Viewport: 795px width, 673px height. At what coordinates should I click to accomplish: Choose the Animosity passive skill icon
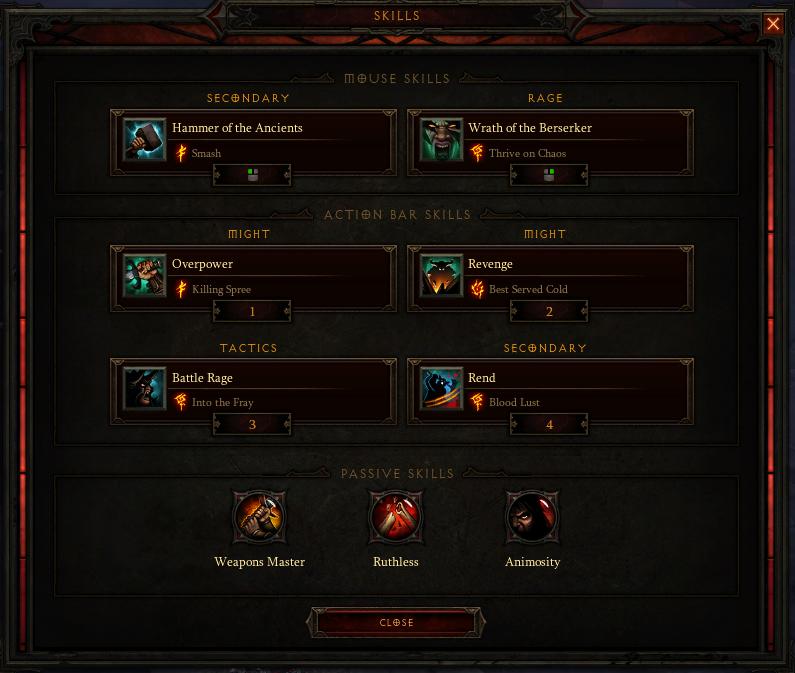pyautogui.click(x=532, y=518)
